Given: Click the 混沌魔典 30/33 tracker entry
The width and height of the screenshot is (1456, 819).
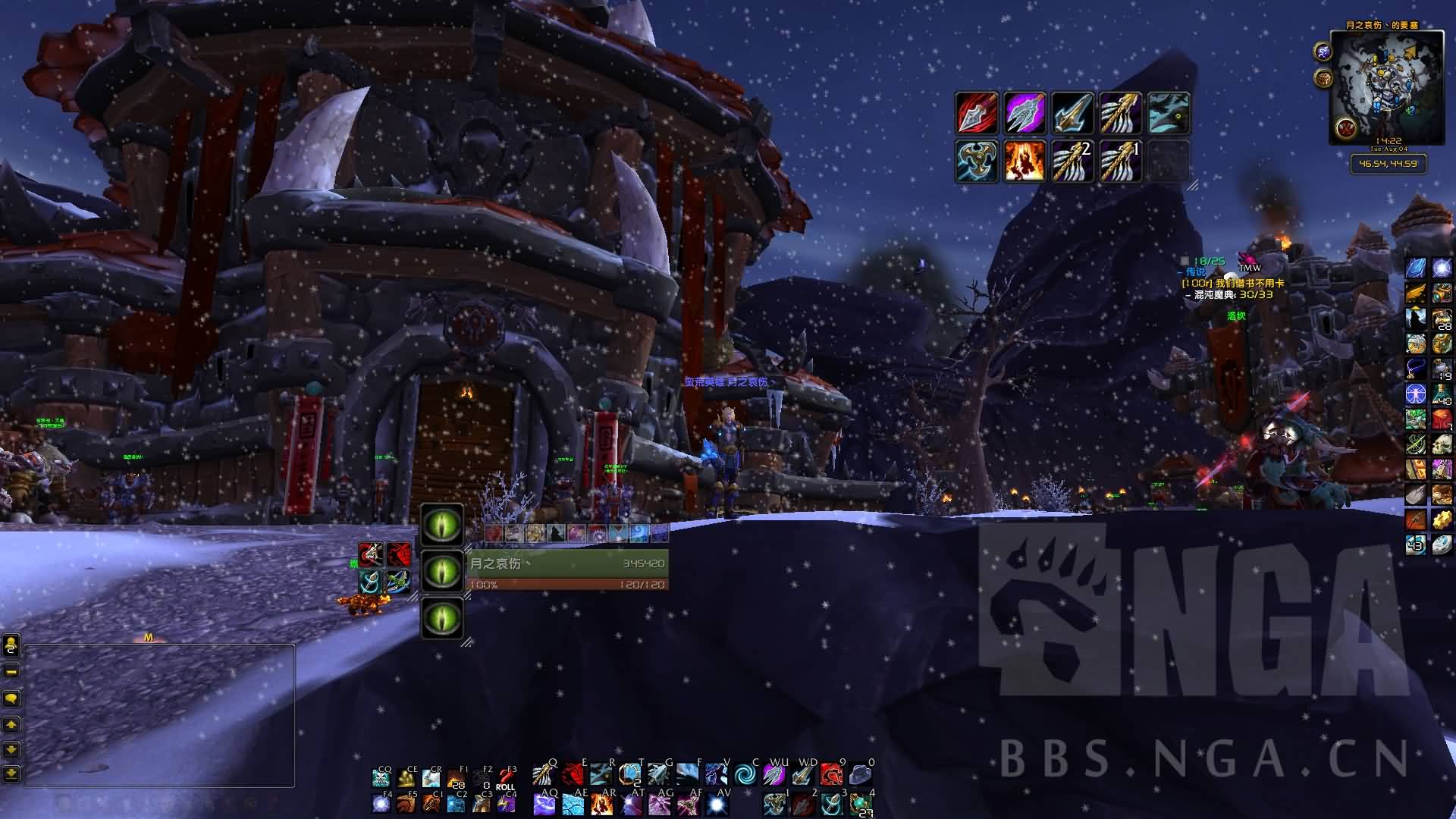Looking at the screenshot, I should pos(1233,294).
